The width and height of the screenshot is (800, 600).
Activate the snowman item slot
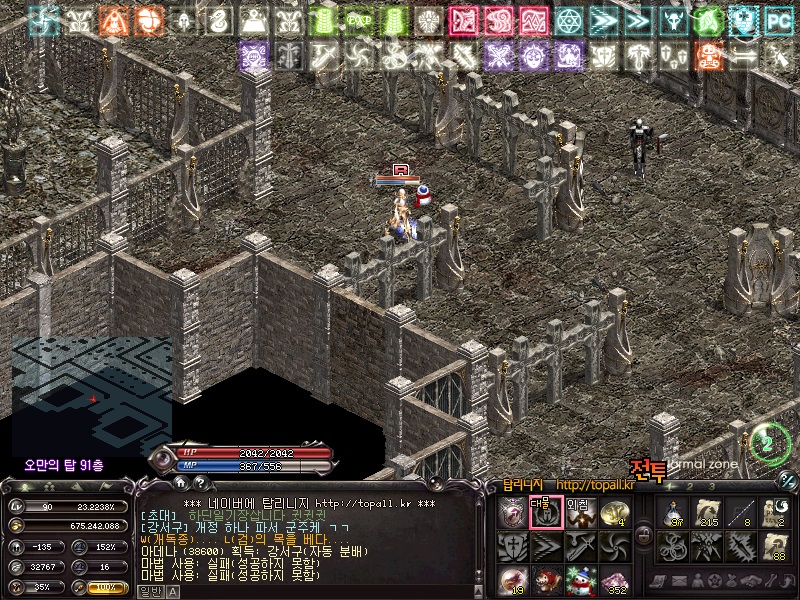pyautogui.click(x=580, y=580)
